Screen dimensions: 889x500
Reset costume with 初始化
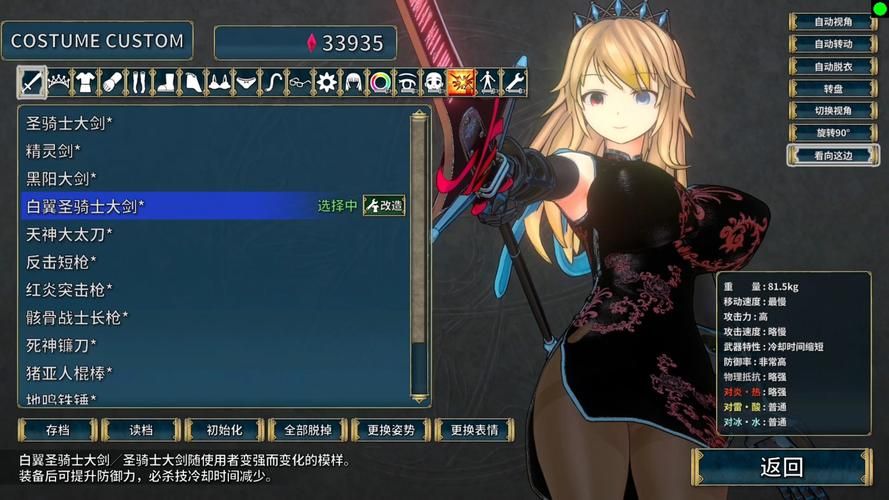click(x=224, y=430)
